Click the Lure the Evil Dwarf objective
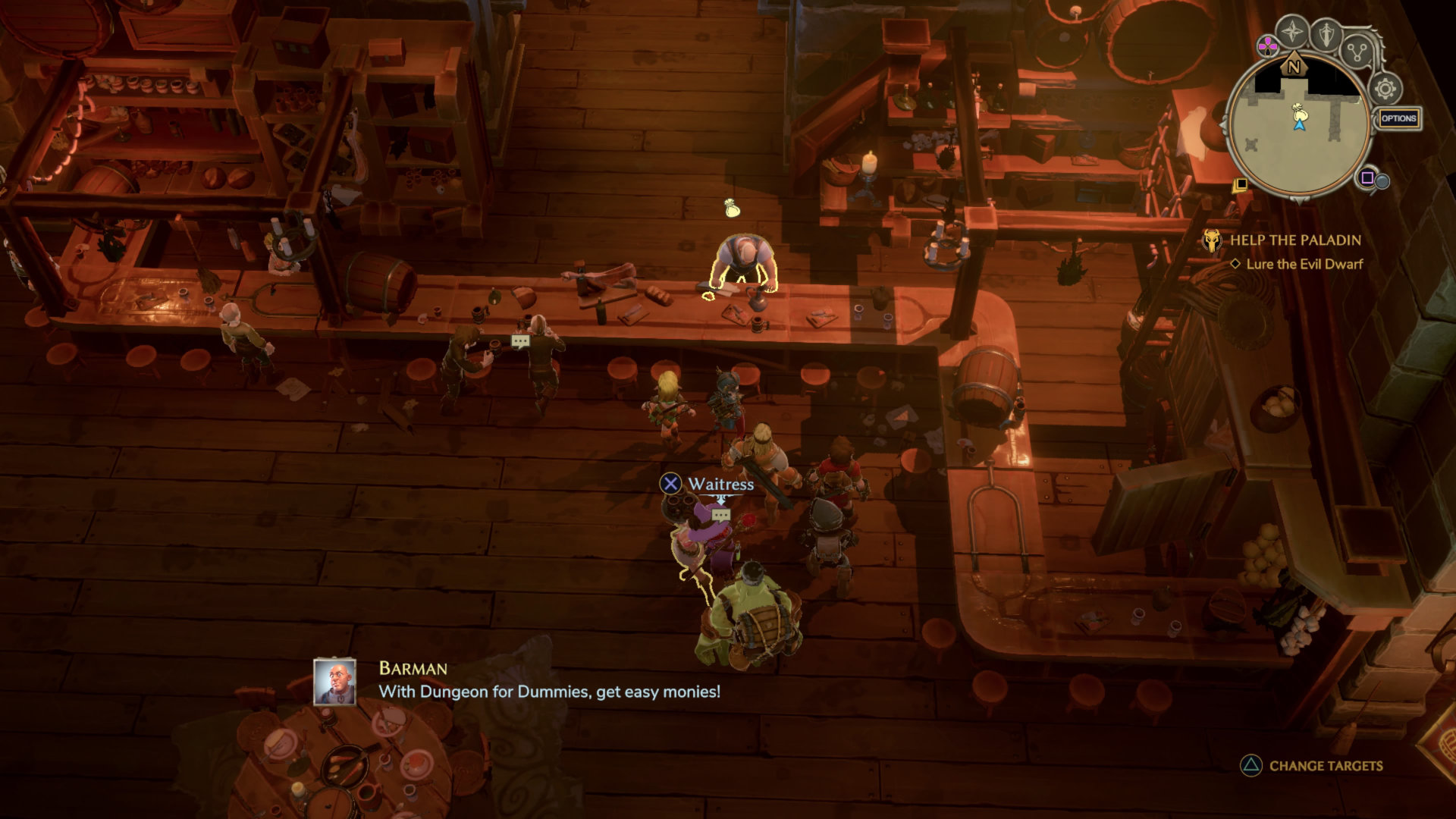1456x819 pixels. (1304, 264)
